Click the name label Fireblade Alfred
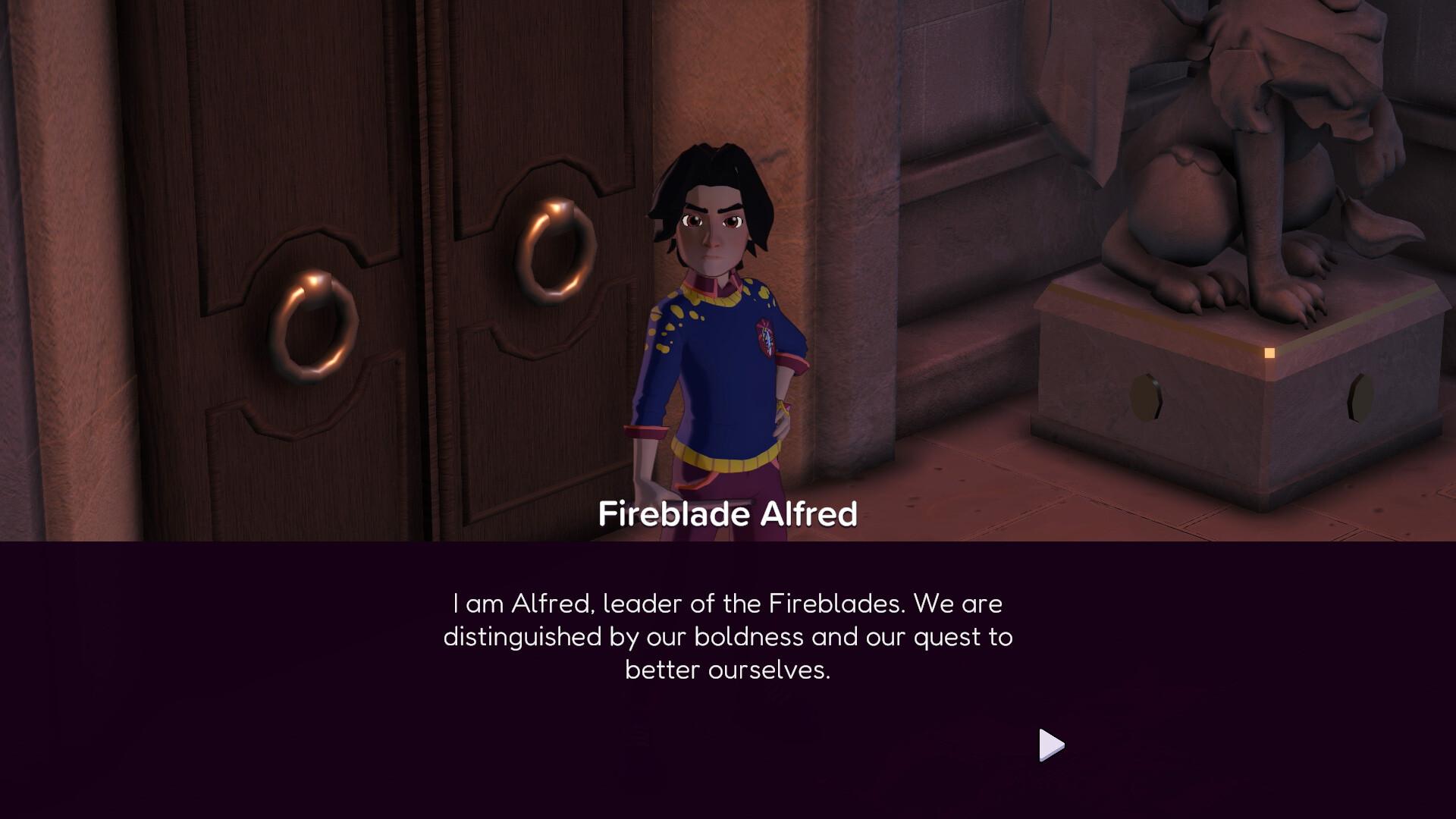Image resolution: width=1456 pixels, height=819 pixels. tap(728, 514)
